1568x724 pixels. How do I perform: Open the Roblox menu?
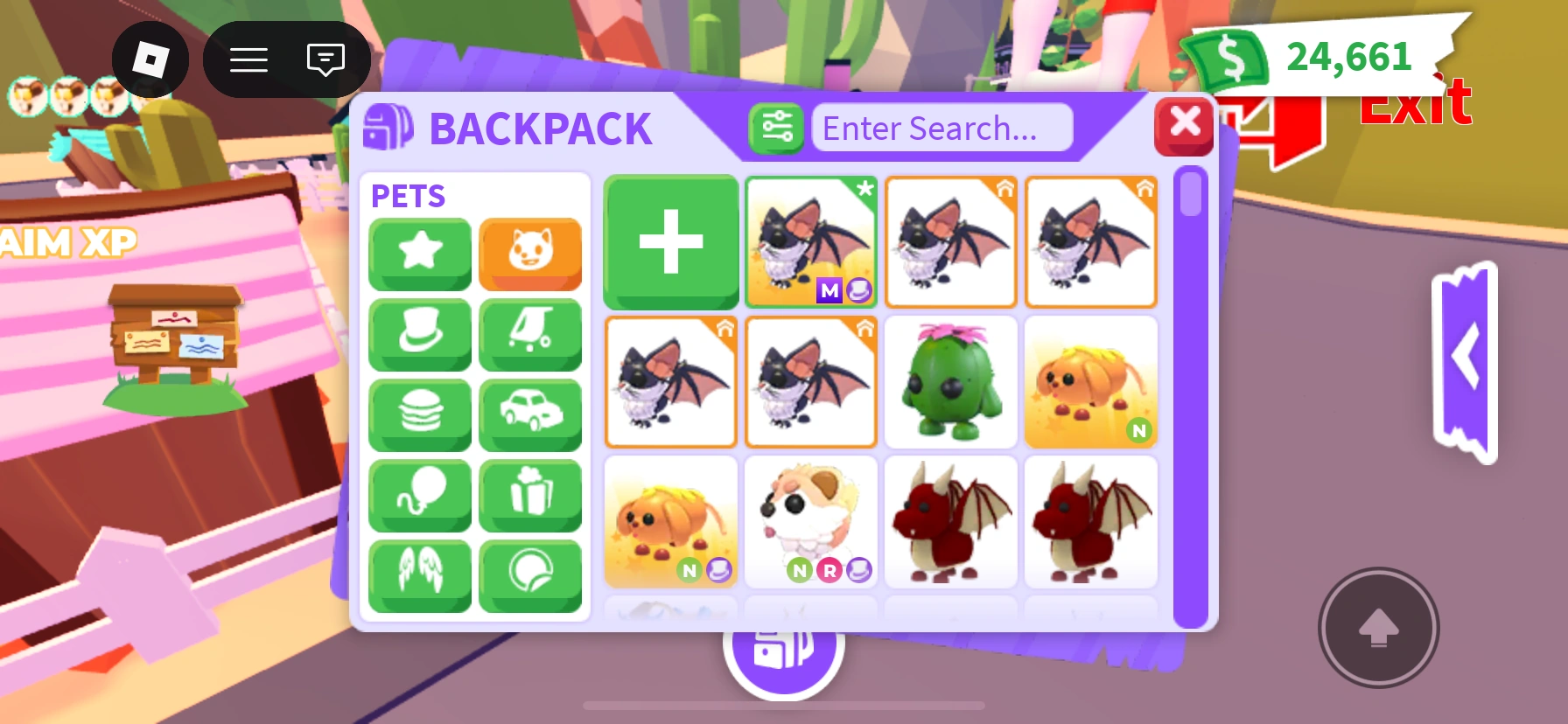pos(248,59)
